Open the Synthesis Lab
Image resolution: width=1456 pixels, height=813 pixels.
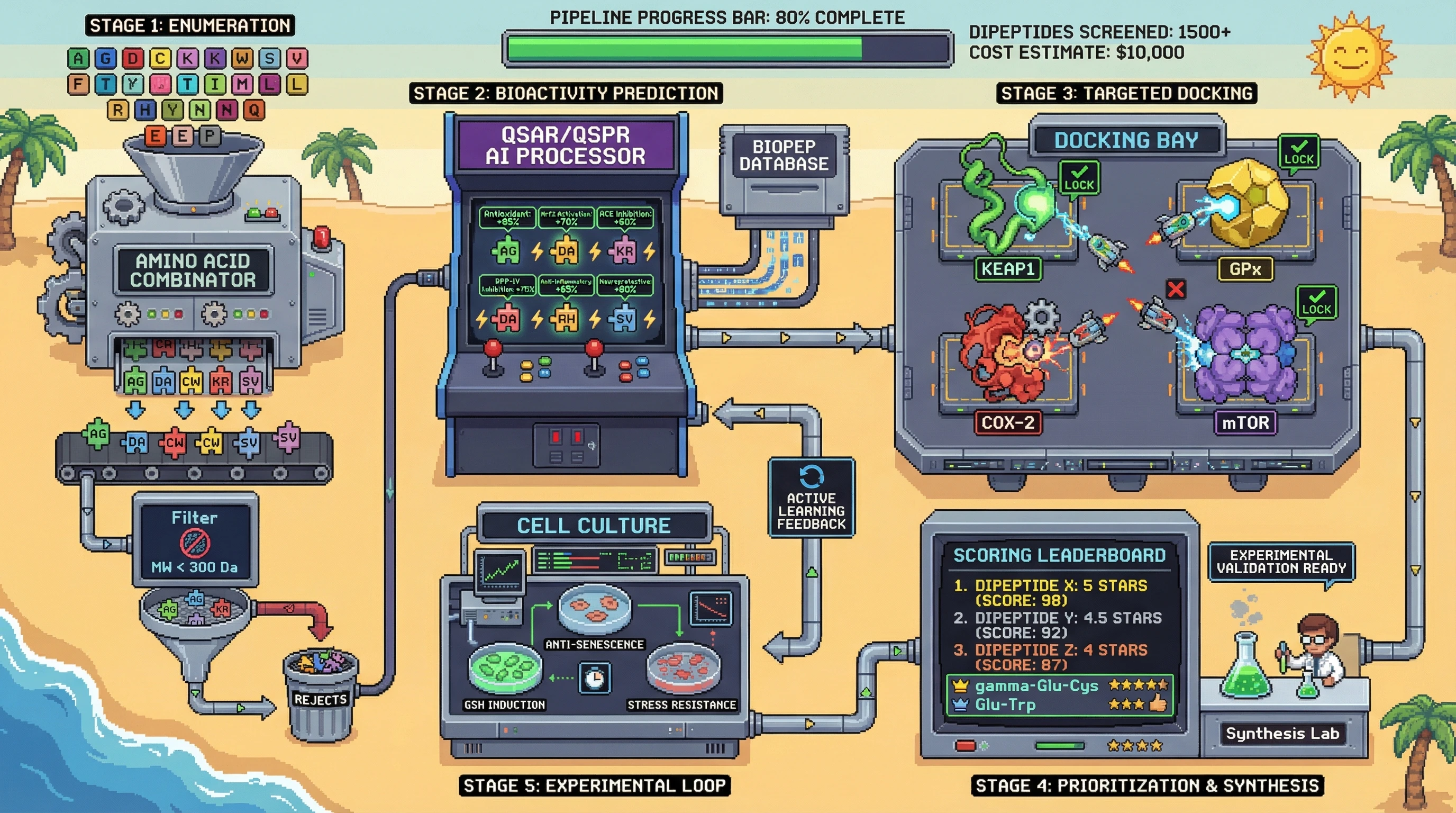(x=1282, y=733)
